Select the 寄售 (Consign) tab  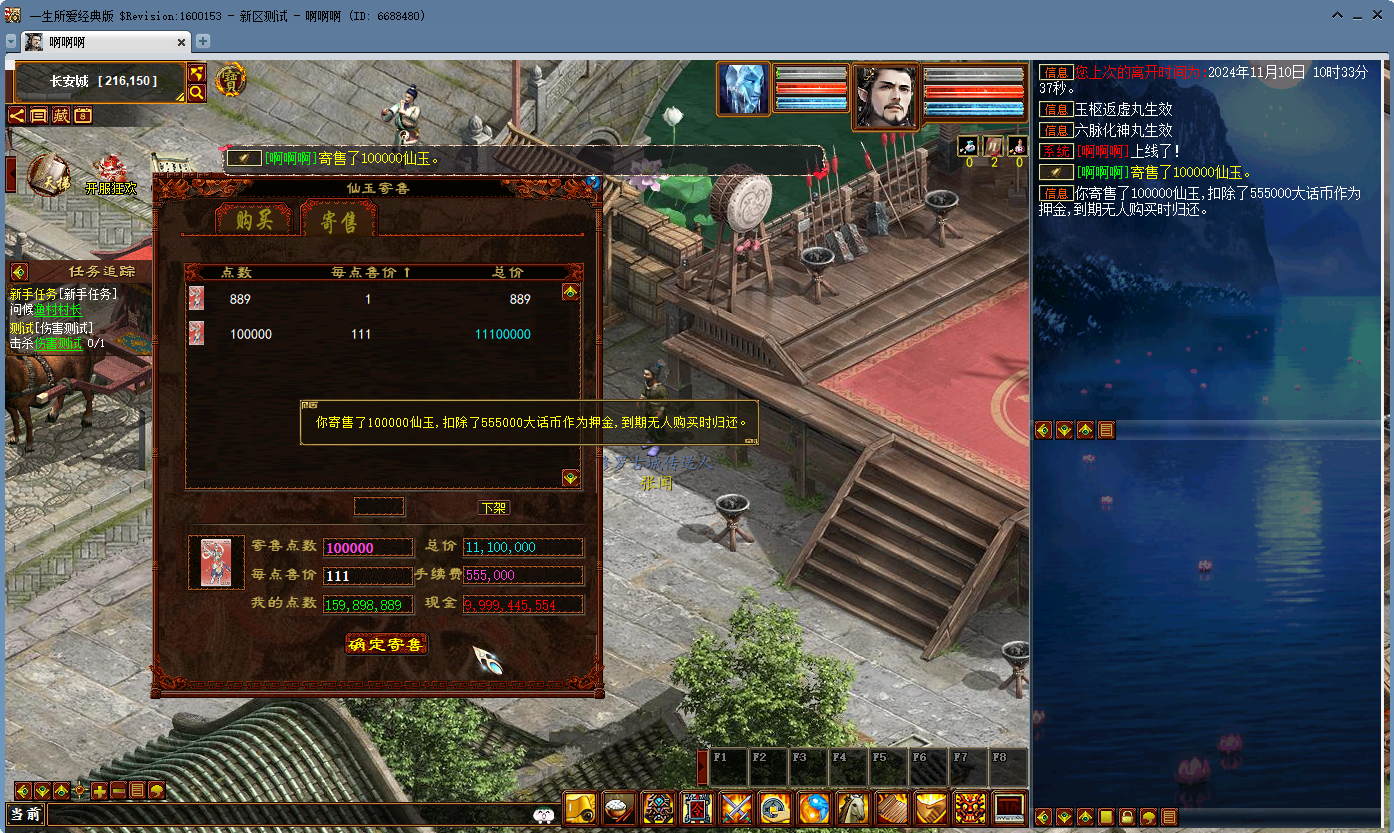(x=338, y=221)
